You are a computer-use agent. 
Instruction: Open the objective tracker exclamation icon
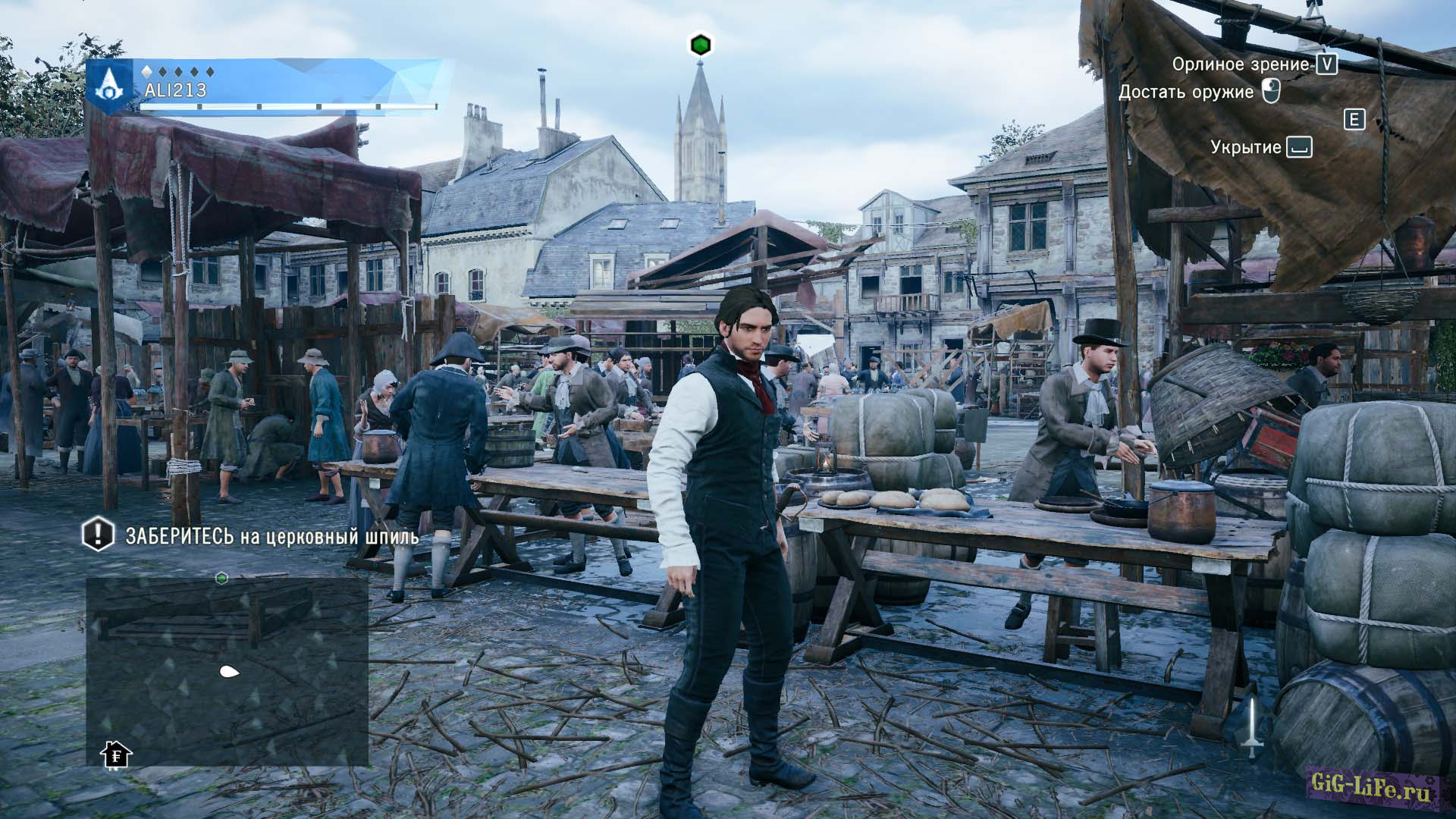98,534
